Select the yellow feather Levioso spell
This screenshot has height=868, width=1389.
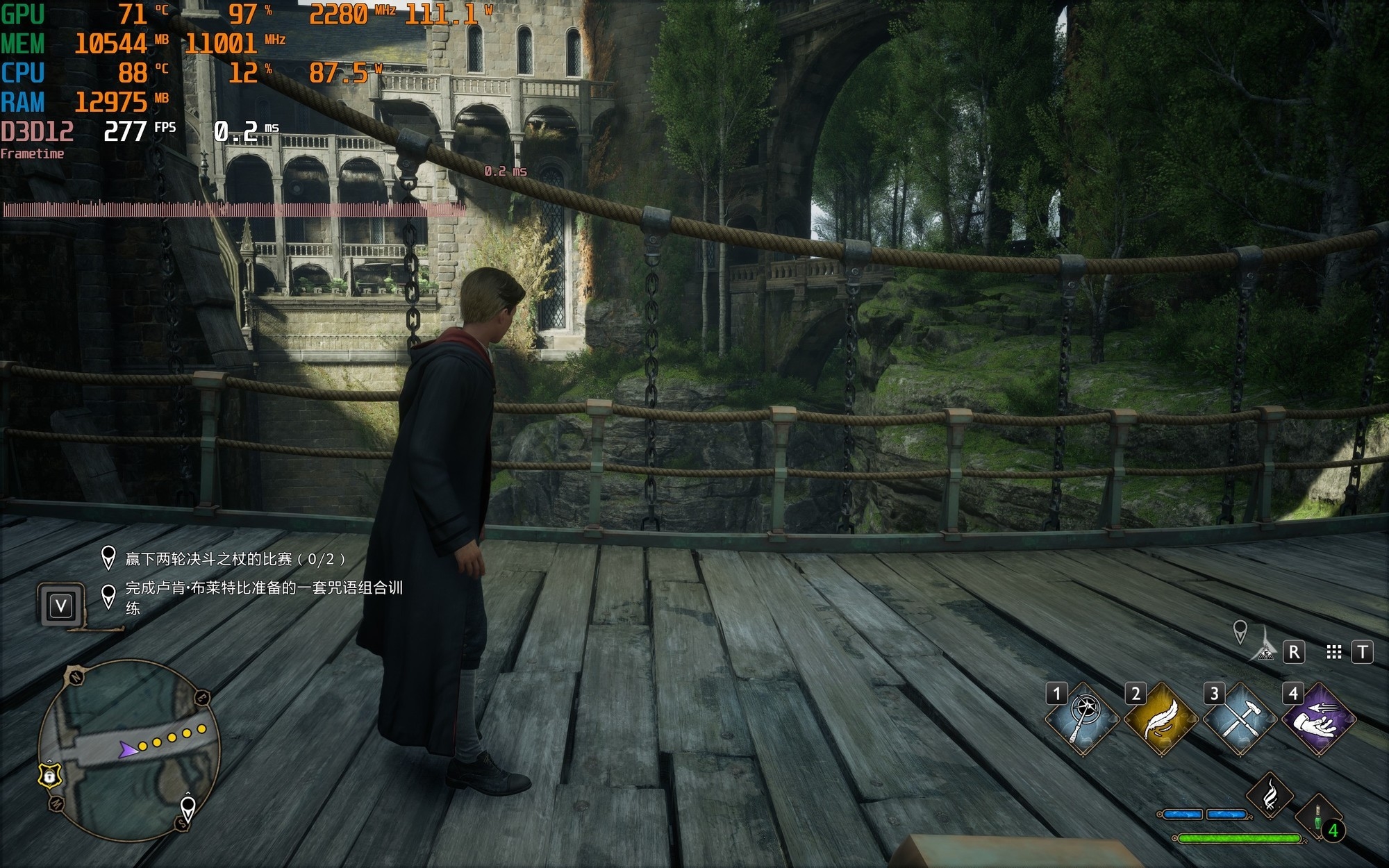click(1161, 719)
